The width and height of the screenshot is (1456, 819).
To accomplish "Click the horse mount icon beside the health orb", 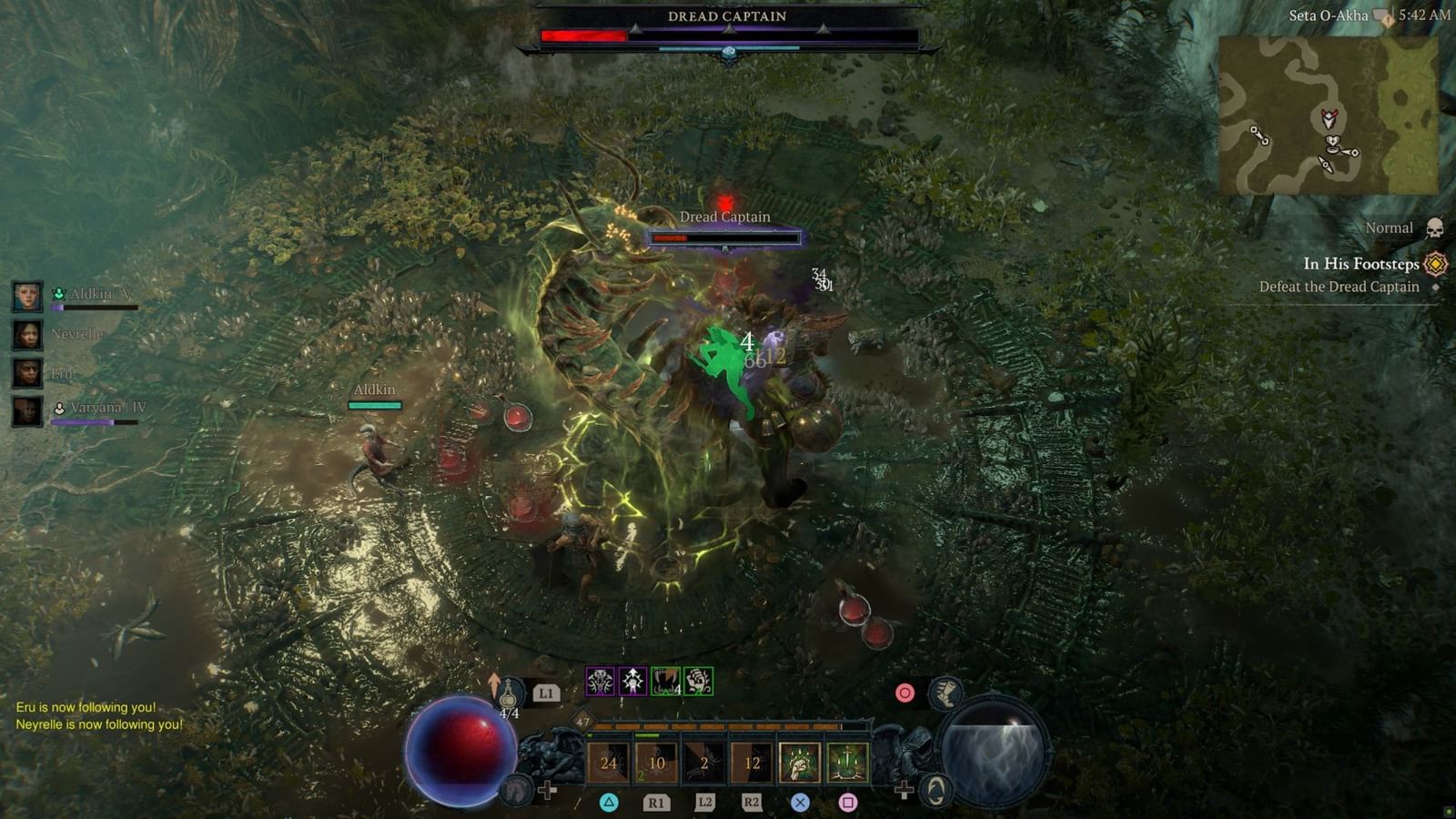I will pyautogui.click(x=517, y=789).
